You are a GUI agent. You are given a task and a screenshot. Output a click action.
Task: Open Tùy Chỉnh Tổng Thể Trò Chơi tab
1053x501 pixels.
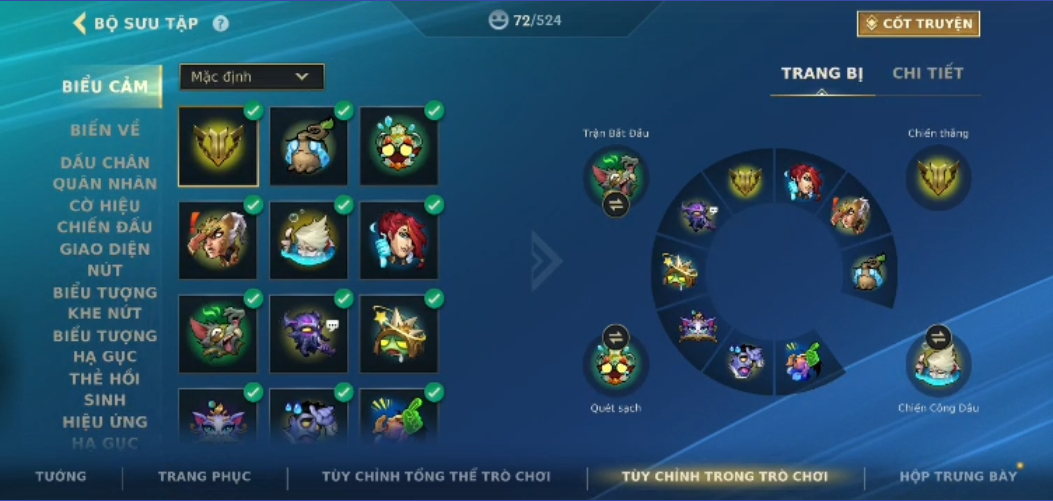(x=436, y=476)
